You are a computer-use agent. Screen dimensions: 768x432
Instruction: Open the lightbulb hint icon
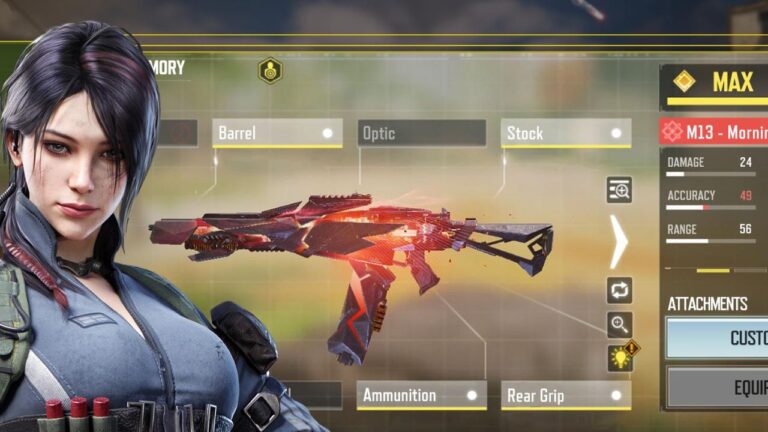(621, 357)
